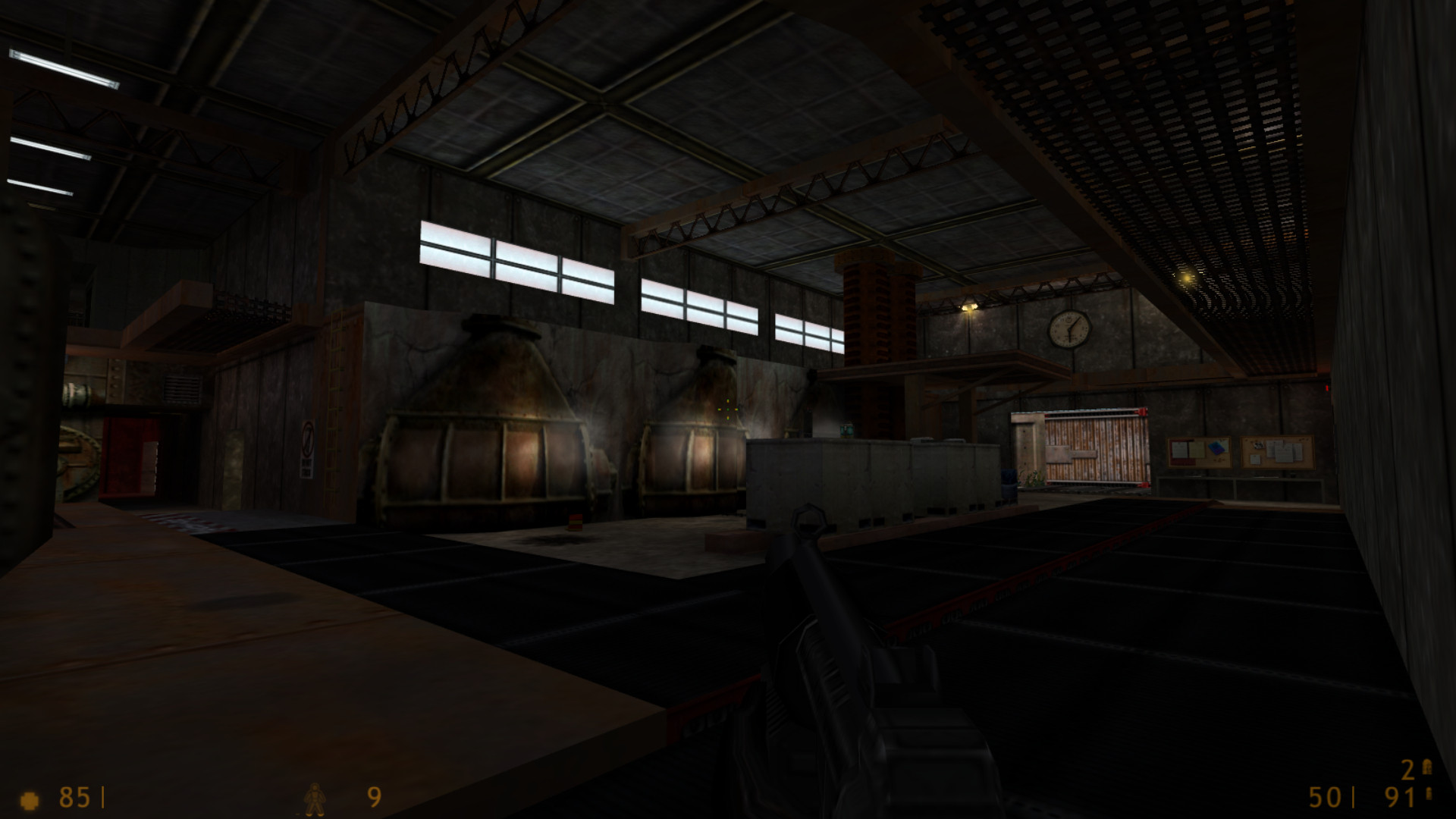This screenshot has height=819, width=1456.
Task: Click the MP5 bullet icon next to 91
Action: coord(1428,793)
